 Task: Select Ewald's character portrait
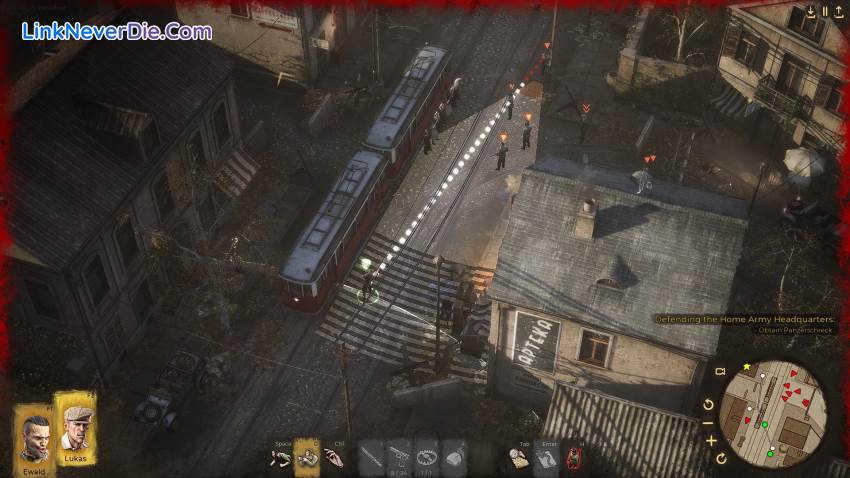36,437
